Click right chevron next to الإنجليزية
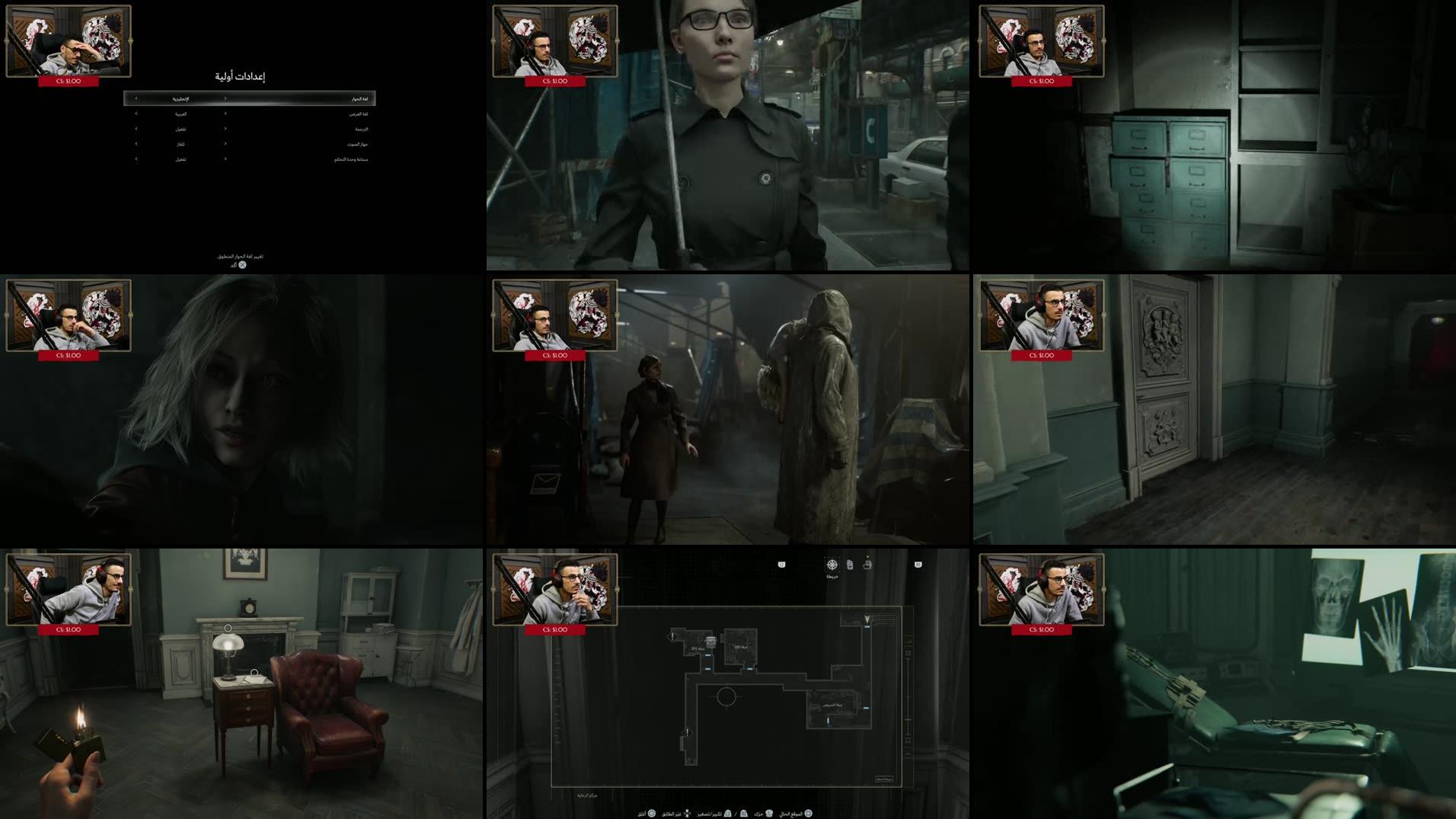Viewport: 1456px width, 819px height. click(225, 98)
